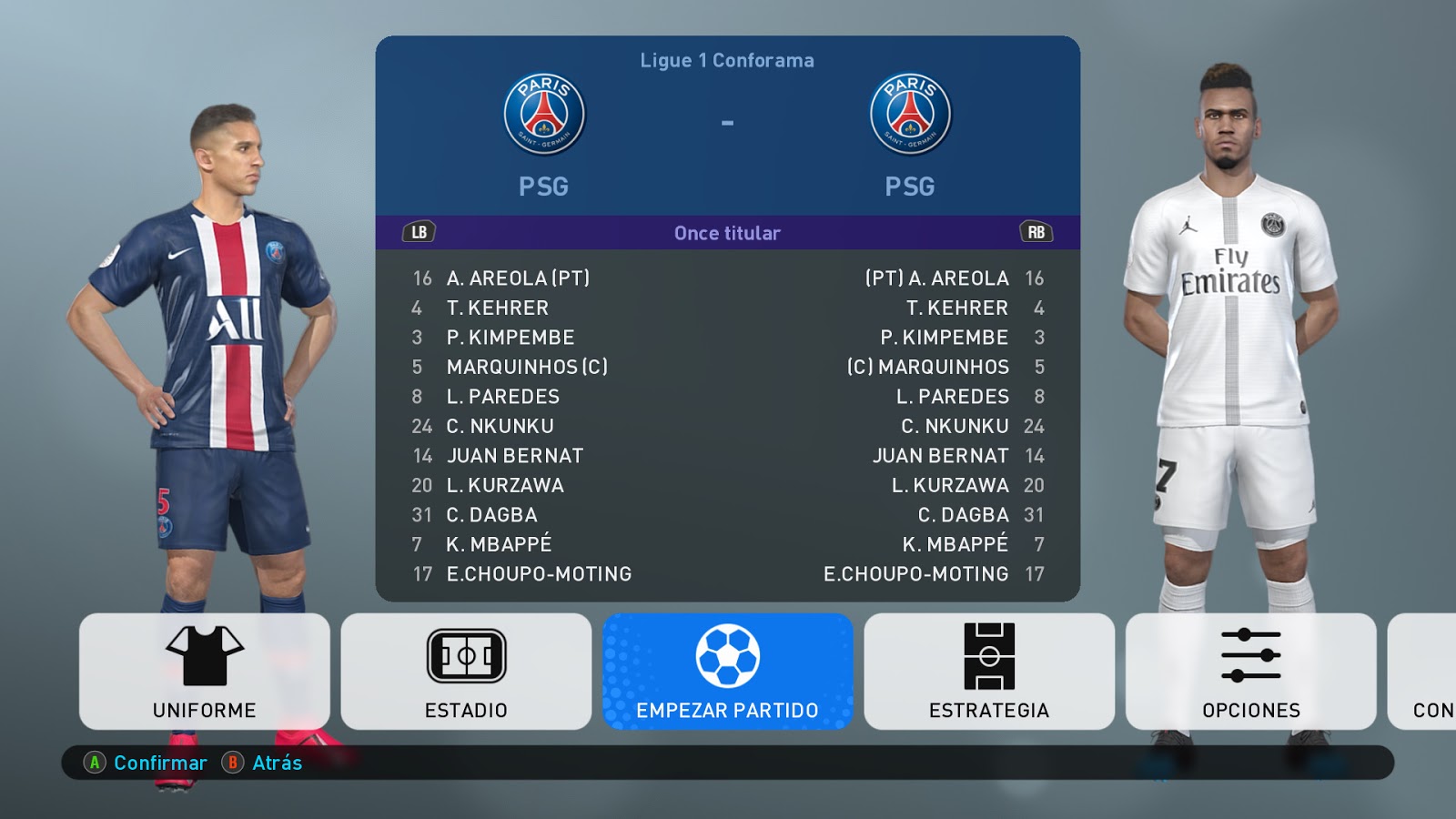Open the Estrategia game plan menu
Image resolution: width=1456 pixels, height=819 pixels.
click(x=989, y=672)
